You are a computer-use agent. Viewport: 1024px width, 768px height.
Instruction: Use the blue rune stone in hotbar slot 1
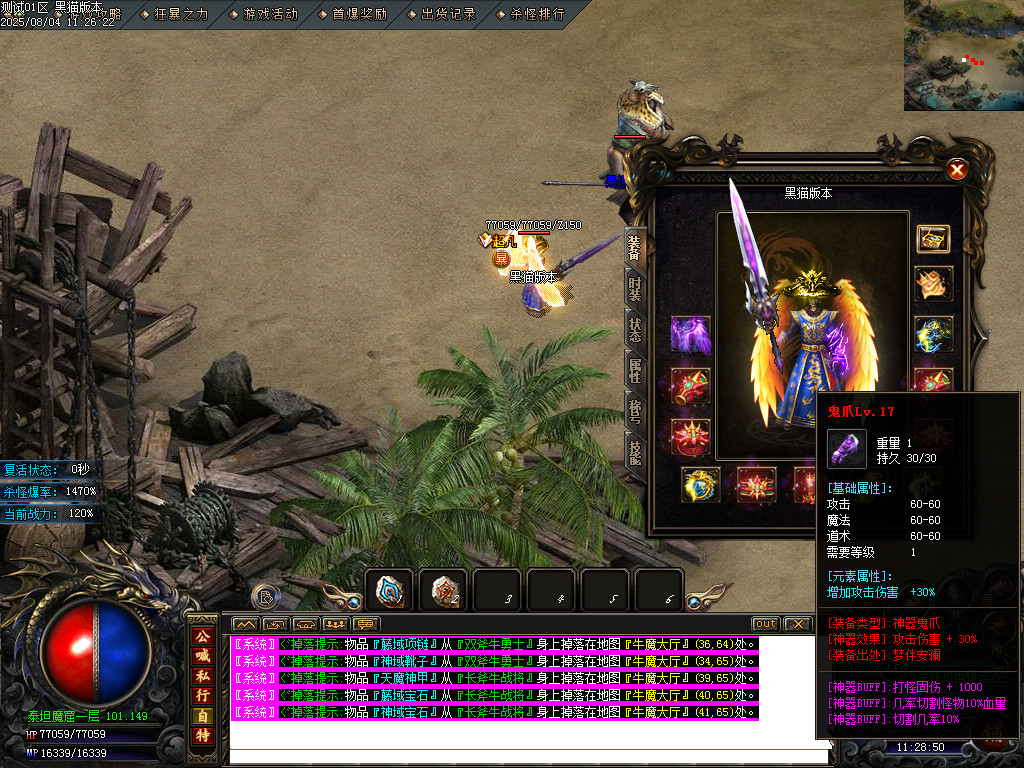pos(389,590)
